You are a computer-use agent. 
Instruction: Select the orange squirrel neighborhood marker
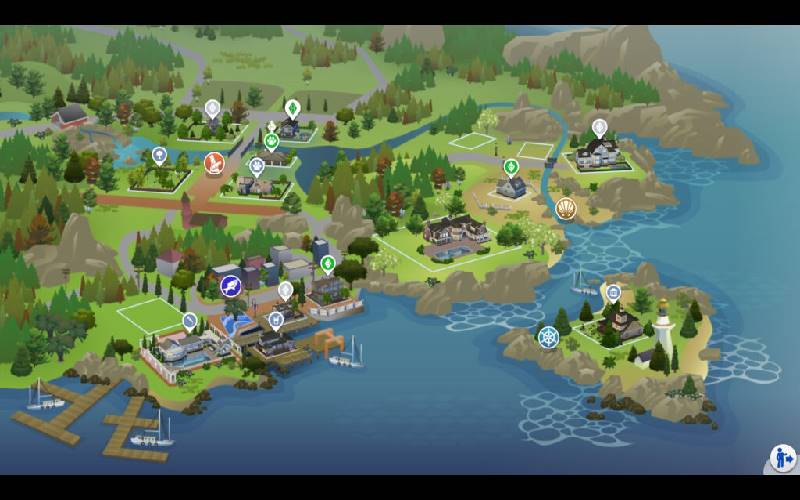click(x=214, y=163)
